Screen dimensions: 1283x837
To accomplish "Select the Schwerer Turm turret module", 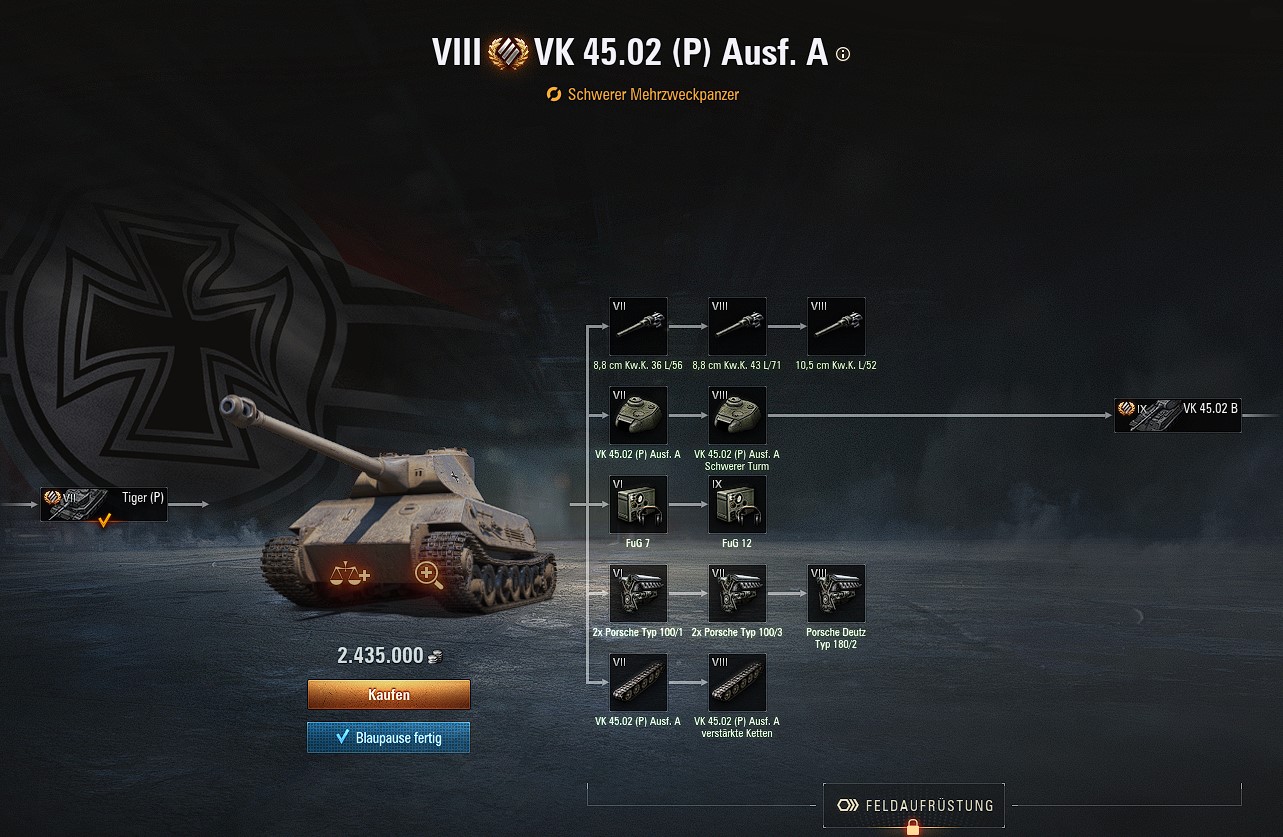I will (x=737, y=414).
